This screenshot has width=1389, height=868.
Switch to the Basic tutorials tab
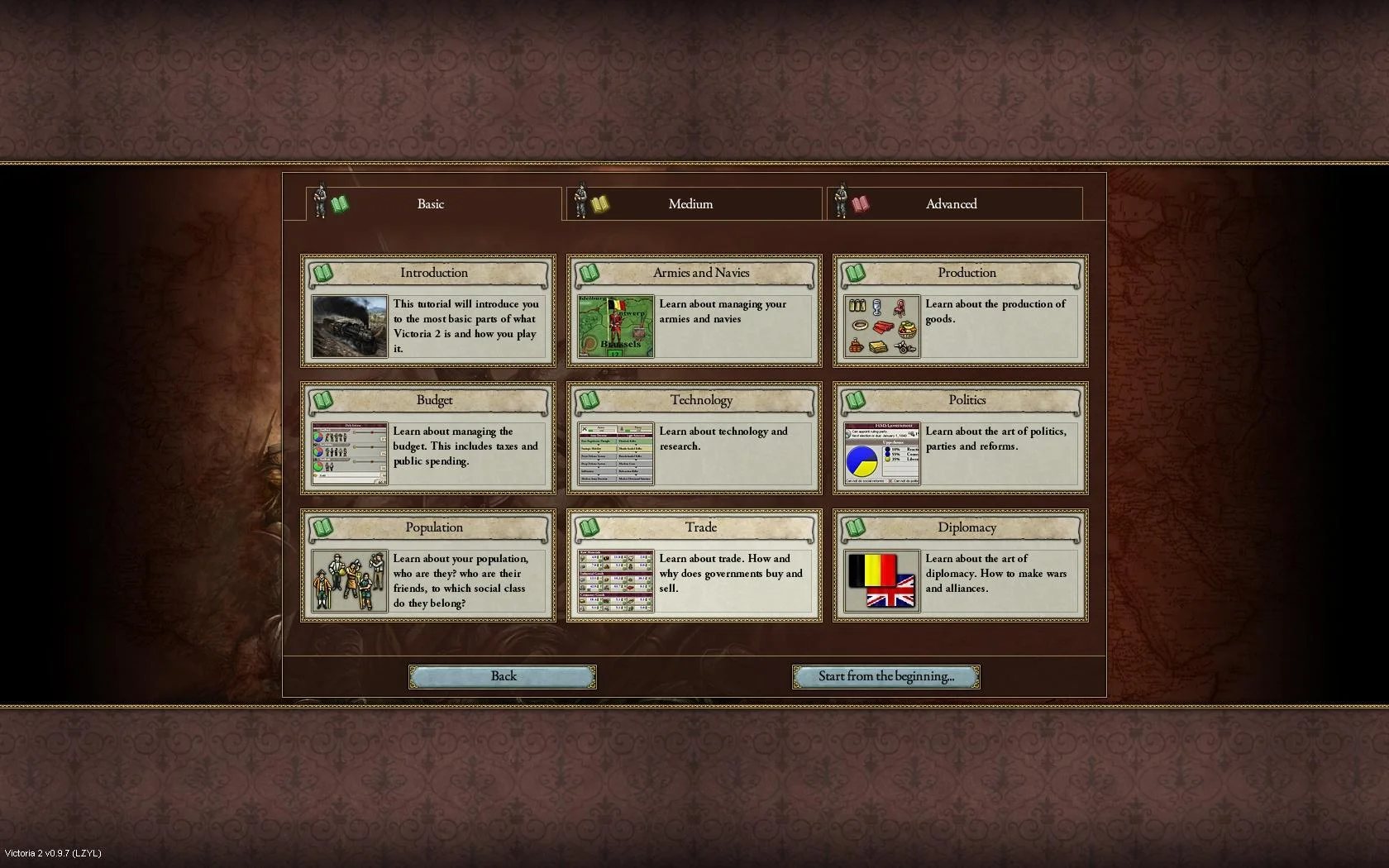click(x=431, y=204)
